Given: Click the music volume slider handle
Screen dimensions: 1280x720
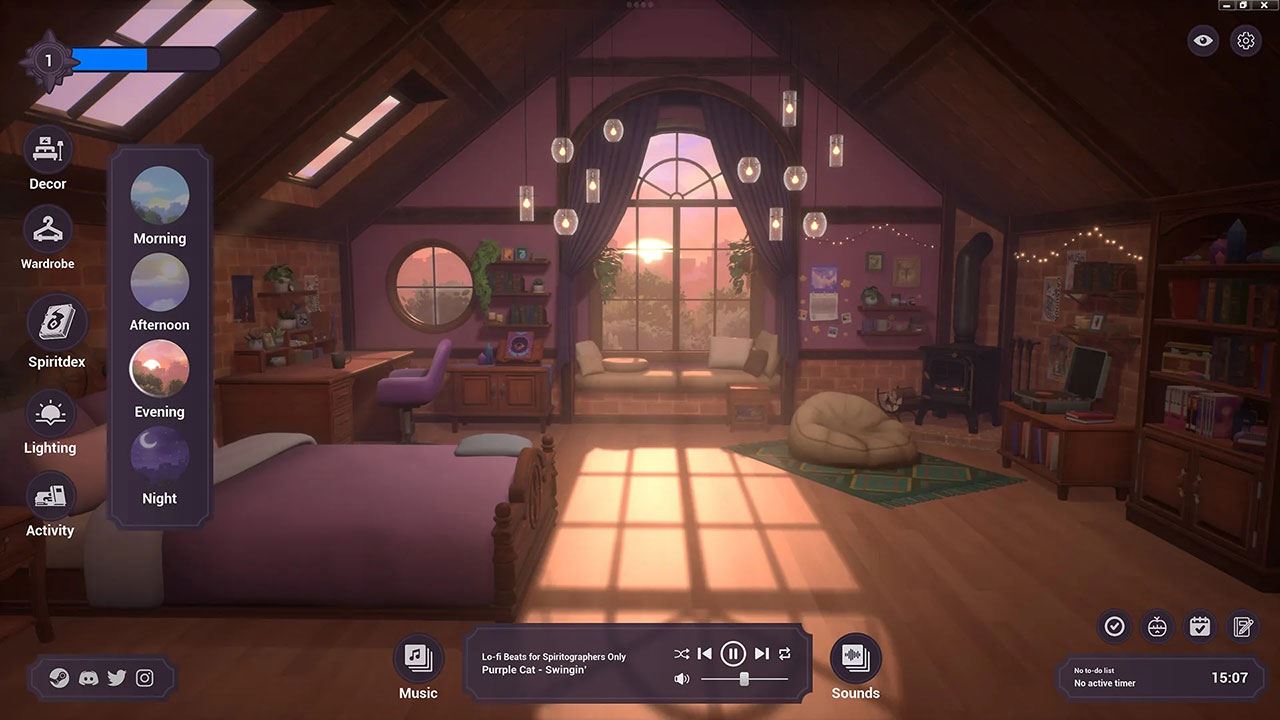Looking at the screenshot, I should 744,679.
